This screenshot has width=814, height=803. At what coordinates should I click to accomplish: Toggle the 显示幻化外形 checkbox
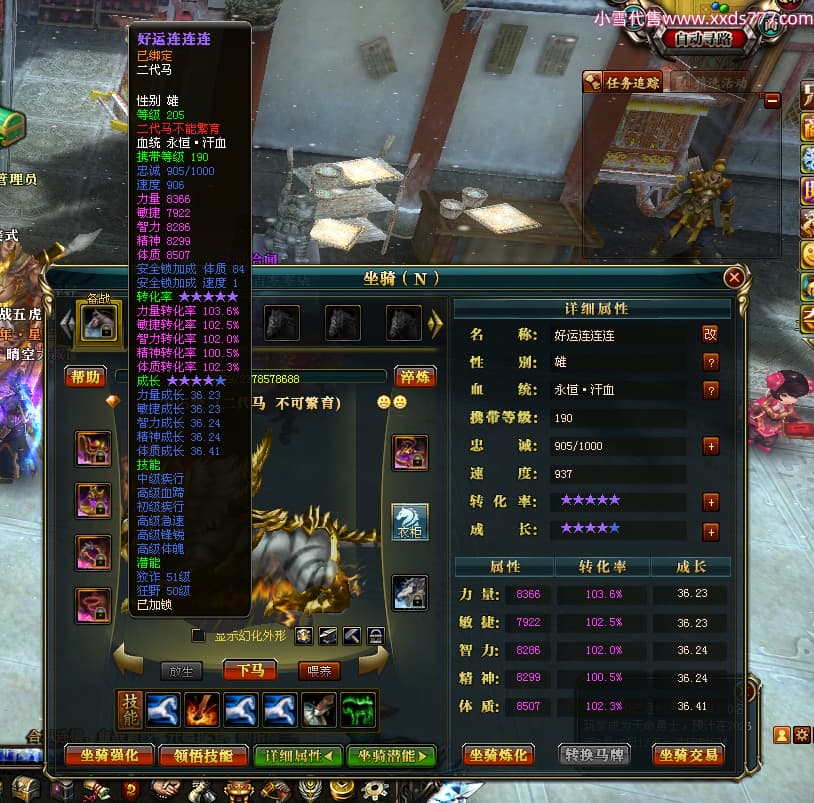(198, 635)
